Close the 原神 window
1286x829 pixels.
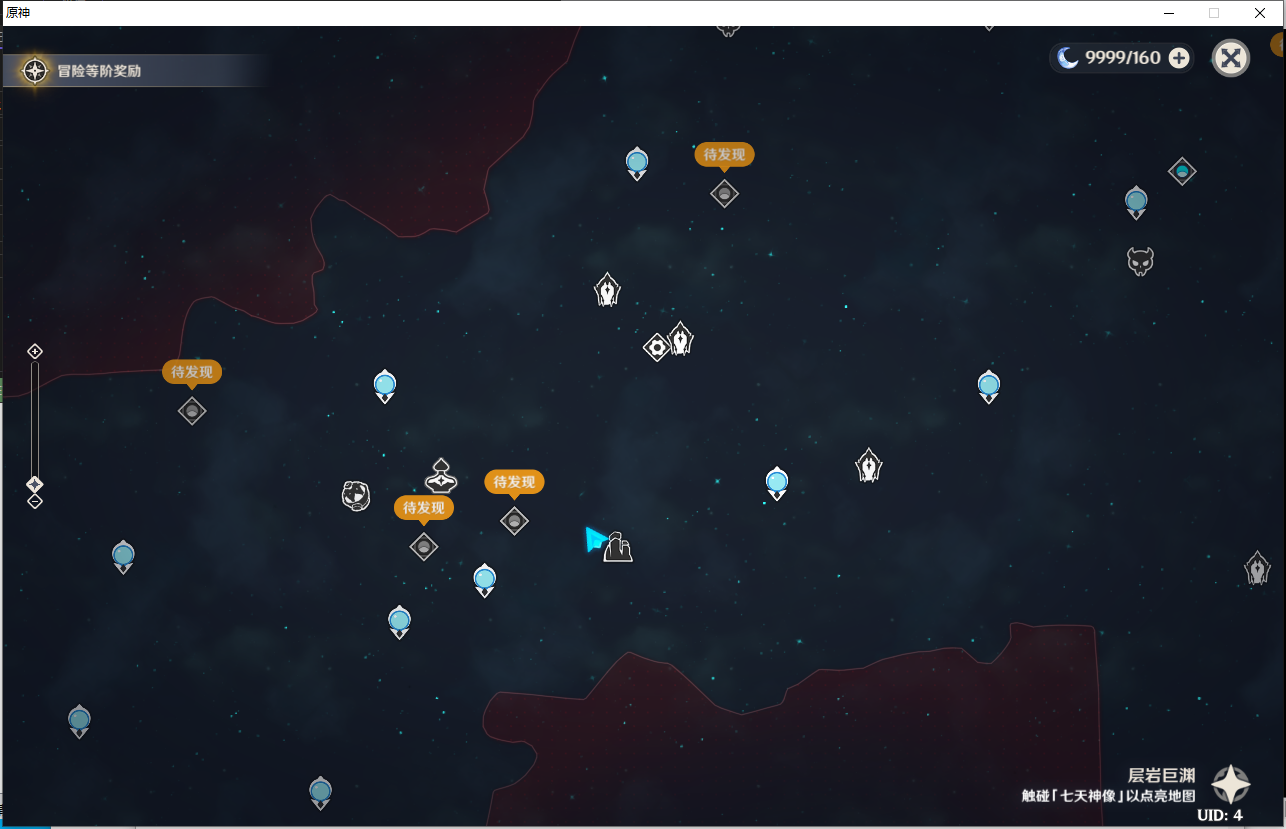pos(1260,13)
